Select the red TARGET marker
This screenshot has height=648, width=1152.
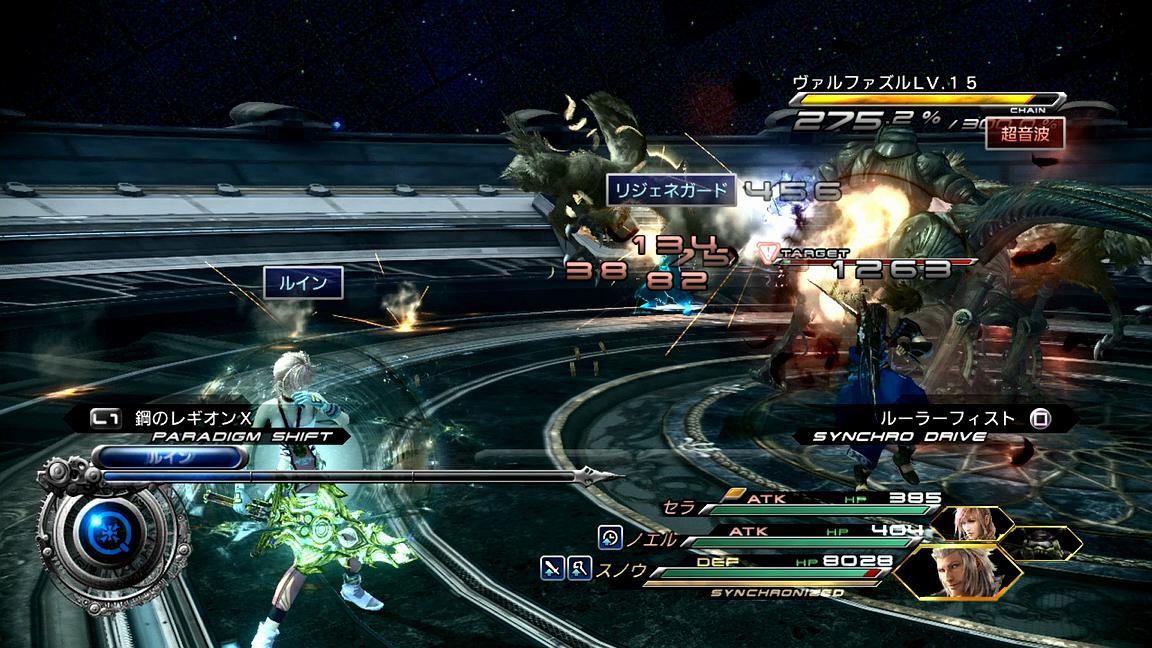click(x=768, y=253)
